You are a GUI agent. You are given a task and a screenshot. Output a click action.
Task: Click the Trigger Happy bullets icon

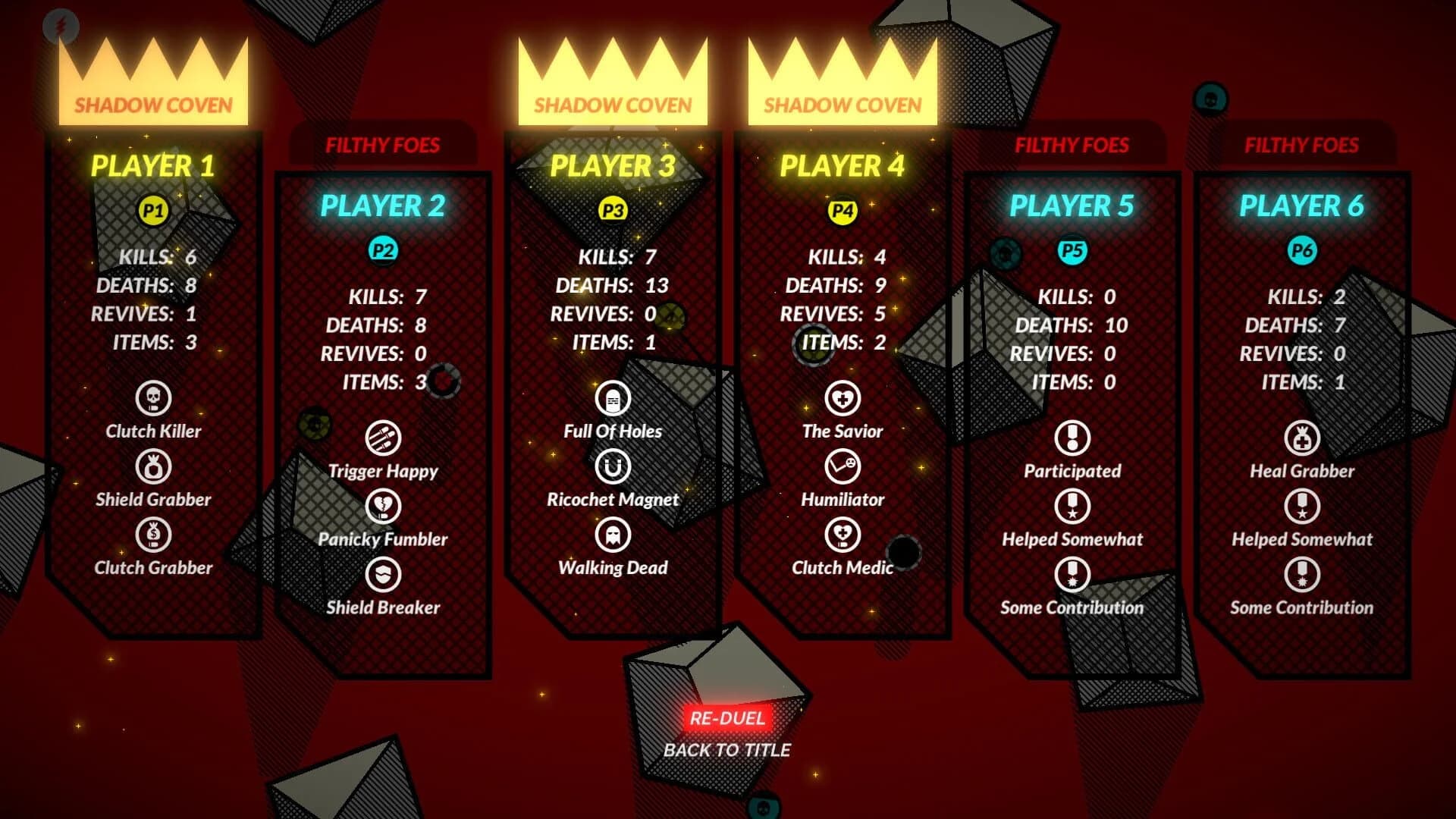(x=384, y=437)
